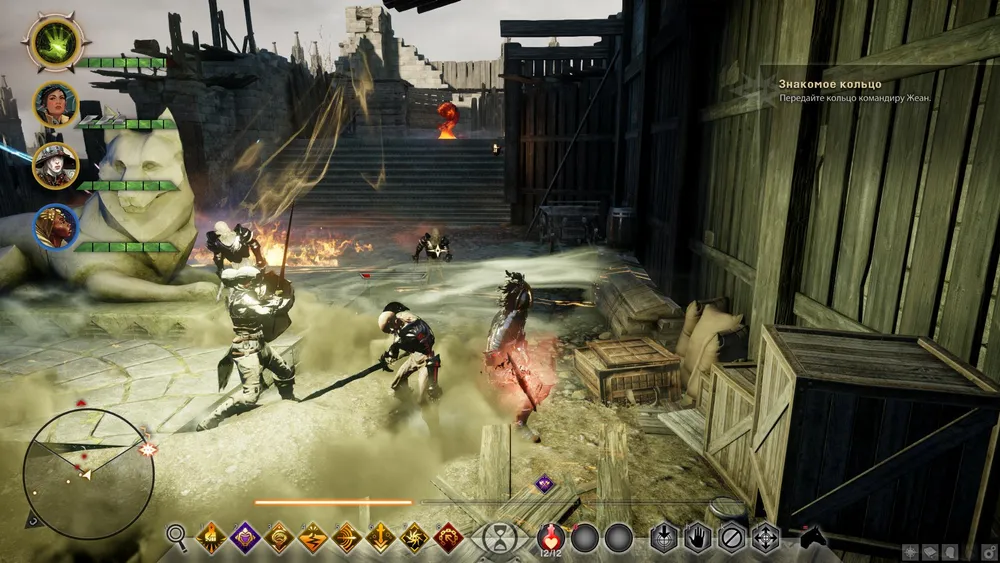The height and width of the screenshot is (563, 1000).
Task: Choose the blue-ringed golden headdress portrait
Action: (x=55, y=228)
